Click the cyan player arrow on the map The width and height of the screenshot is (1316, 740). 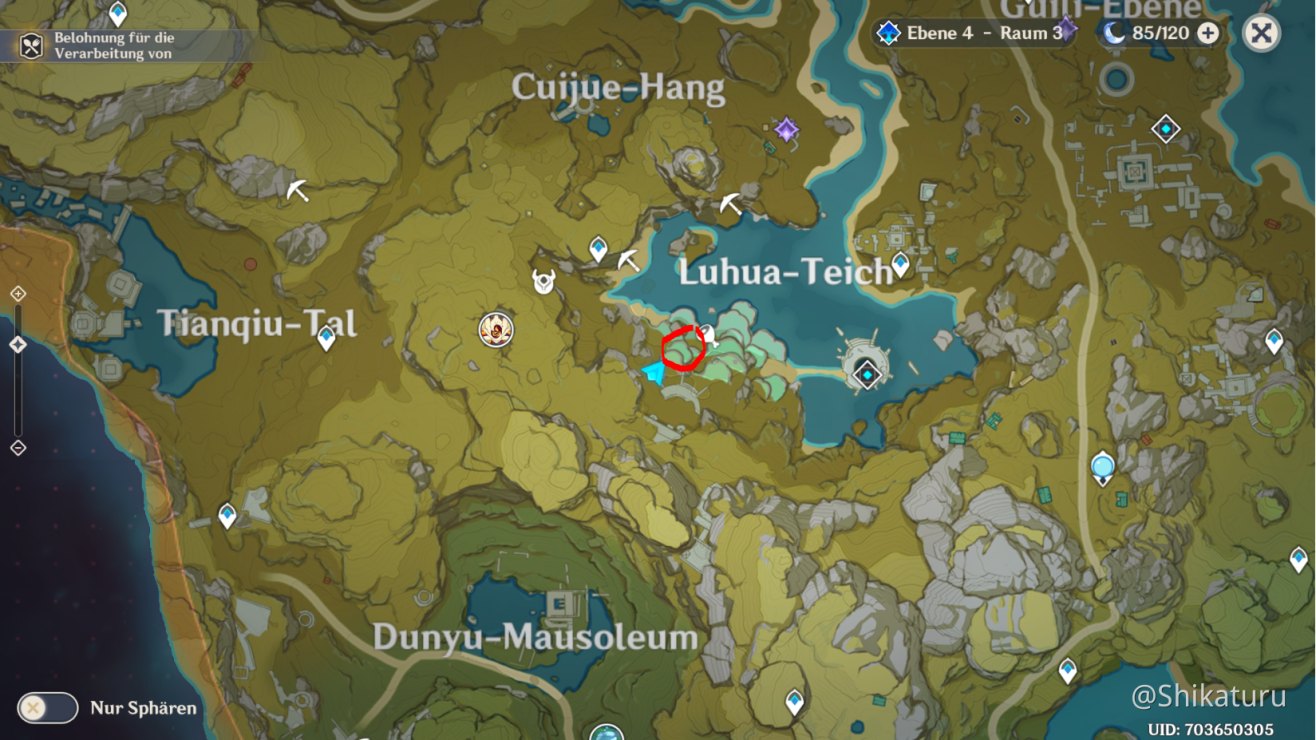[655, 373]
